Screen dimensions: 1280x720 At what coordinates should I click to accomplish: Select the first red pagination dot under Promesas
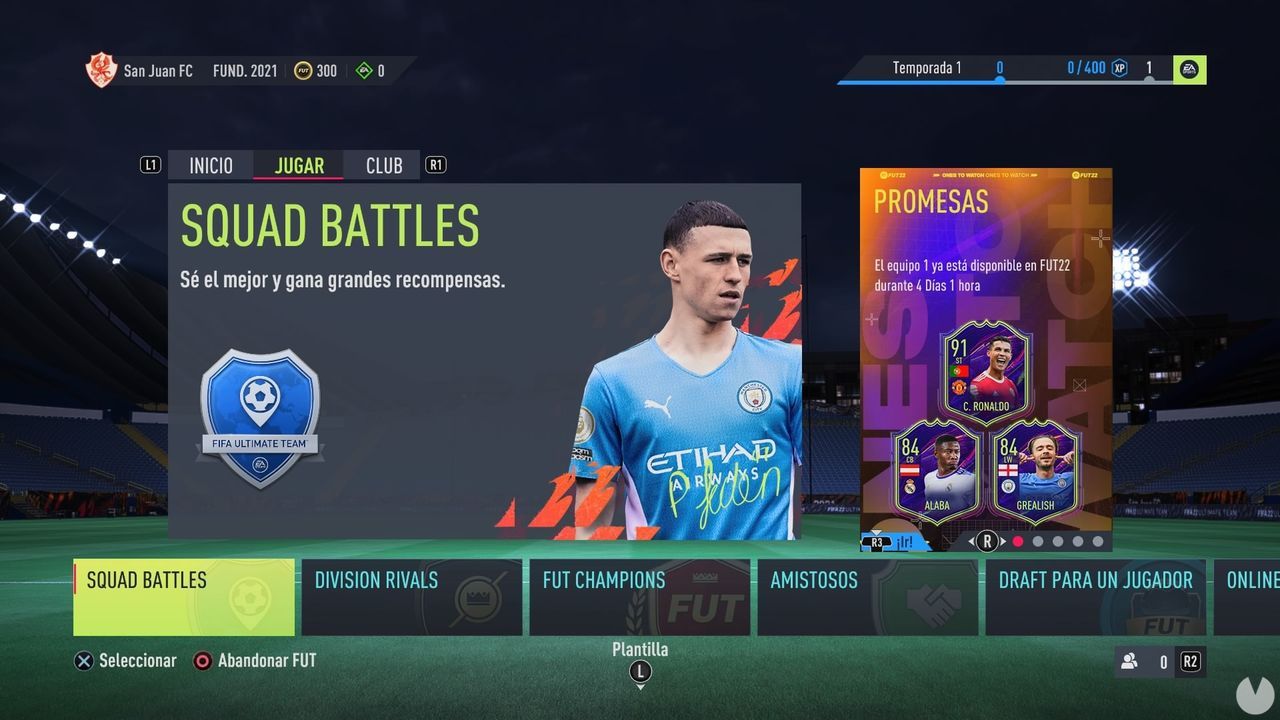pyautogui.click(x=1015, y=540)
